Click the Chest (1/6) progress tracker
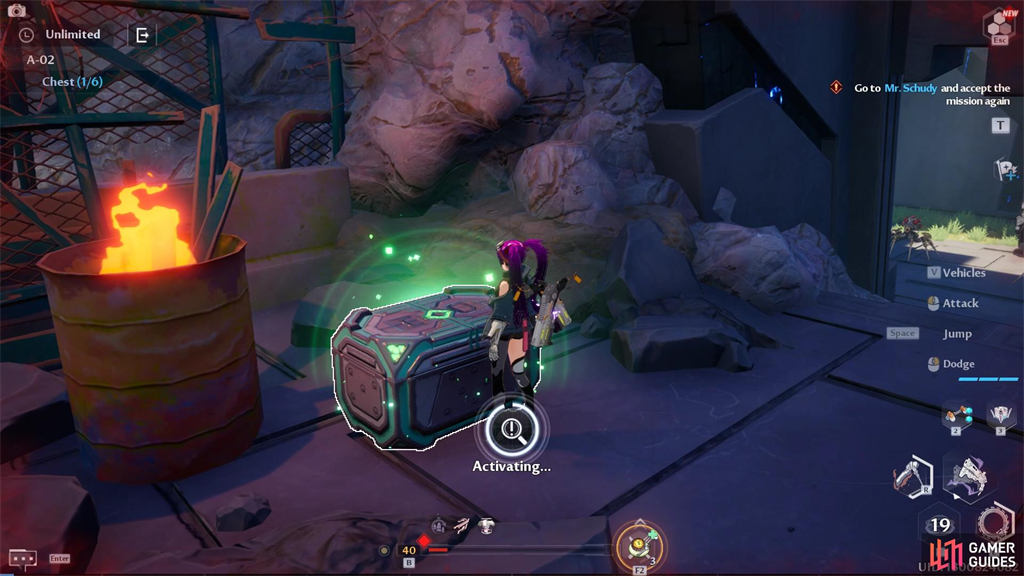The width and height of the screenshot is (1024, 576). [73, 82]
